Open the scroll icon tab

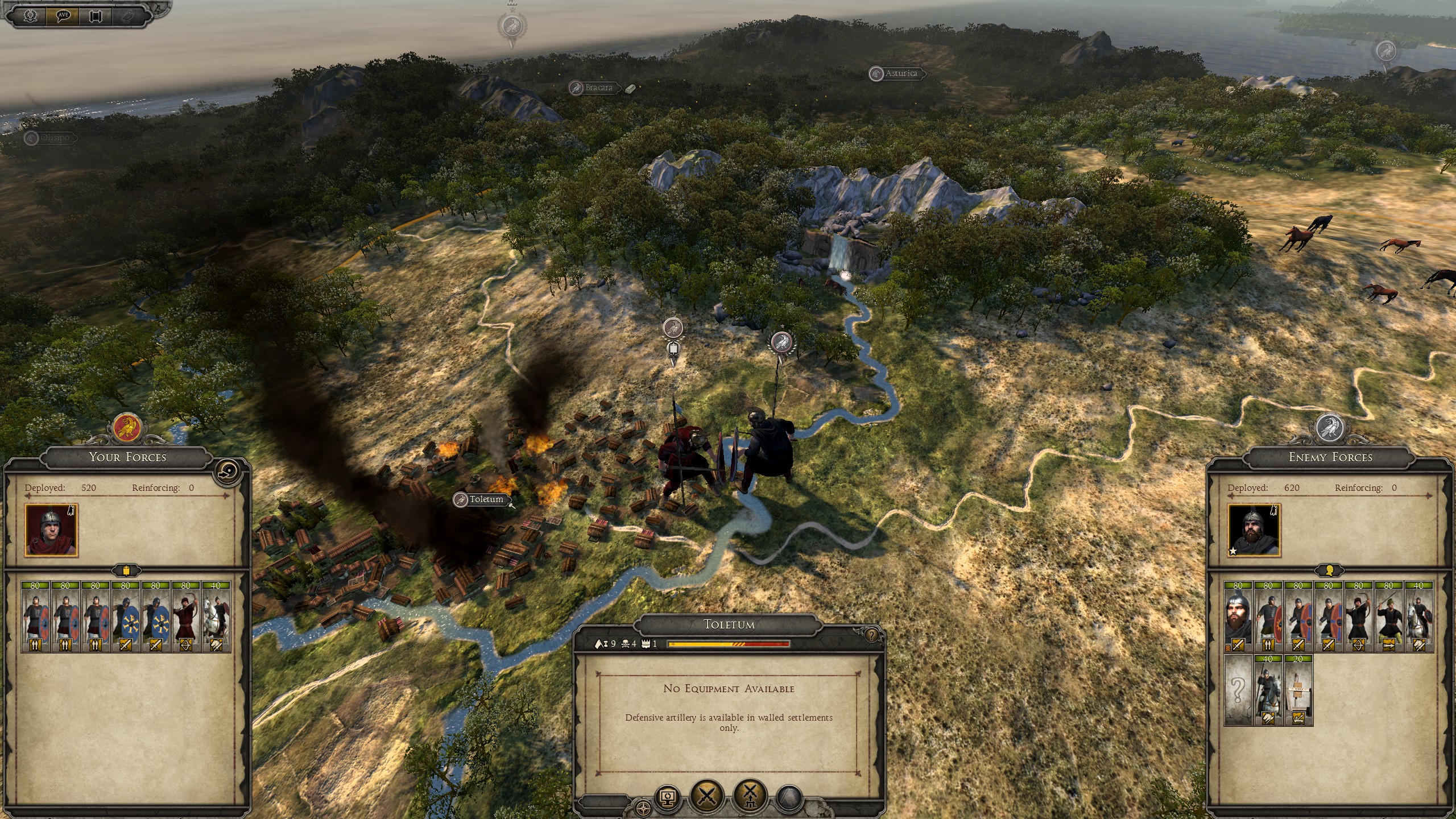pyautogui.click(x=96, y=16)
